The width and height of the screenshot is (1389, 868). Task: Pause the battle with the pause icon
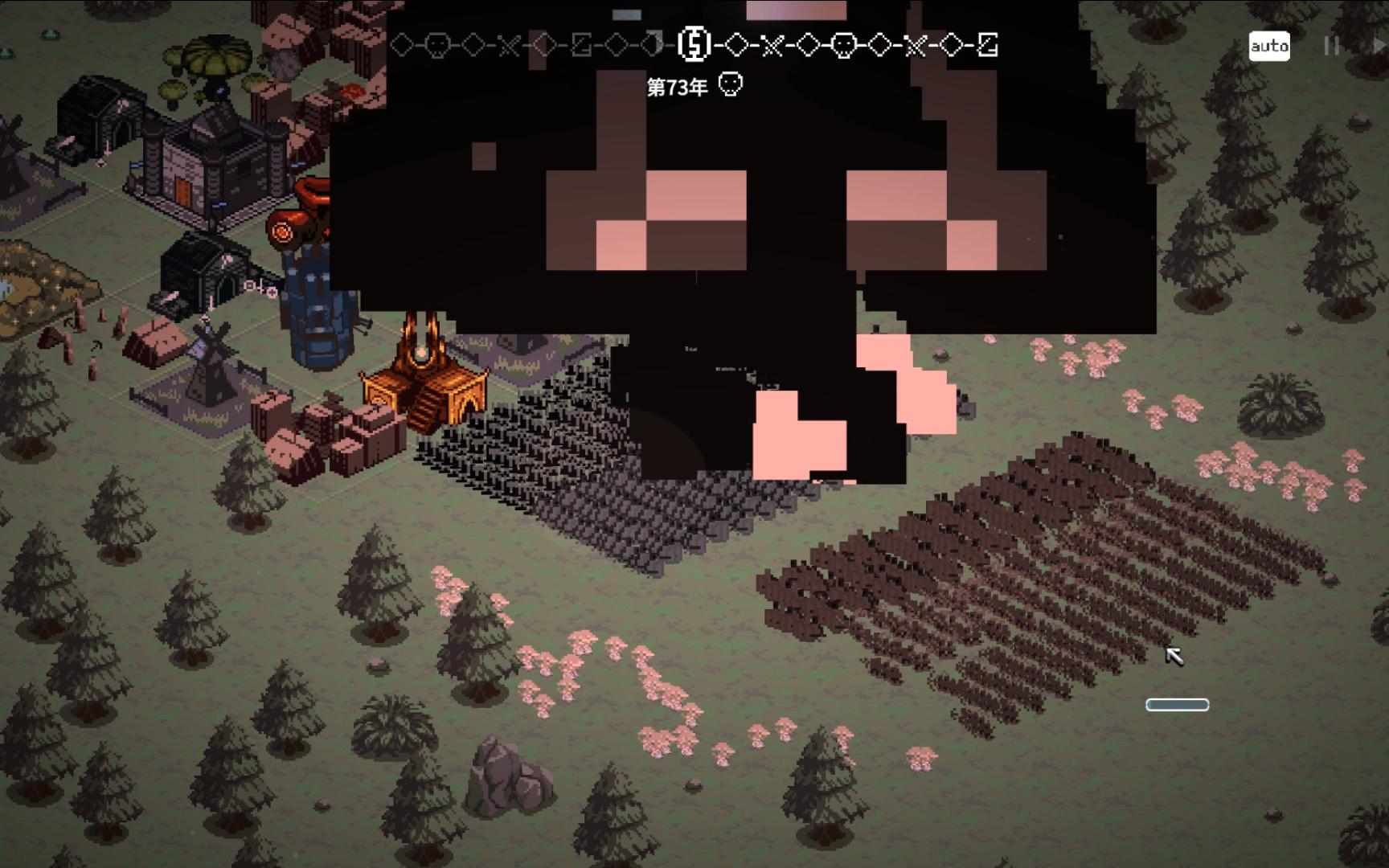tap(1331, 47)
